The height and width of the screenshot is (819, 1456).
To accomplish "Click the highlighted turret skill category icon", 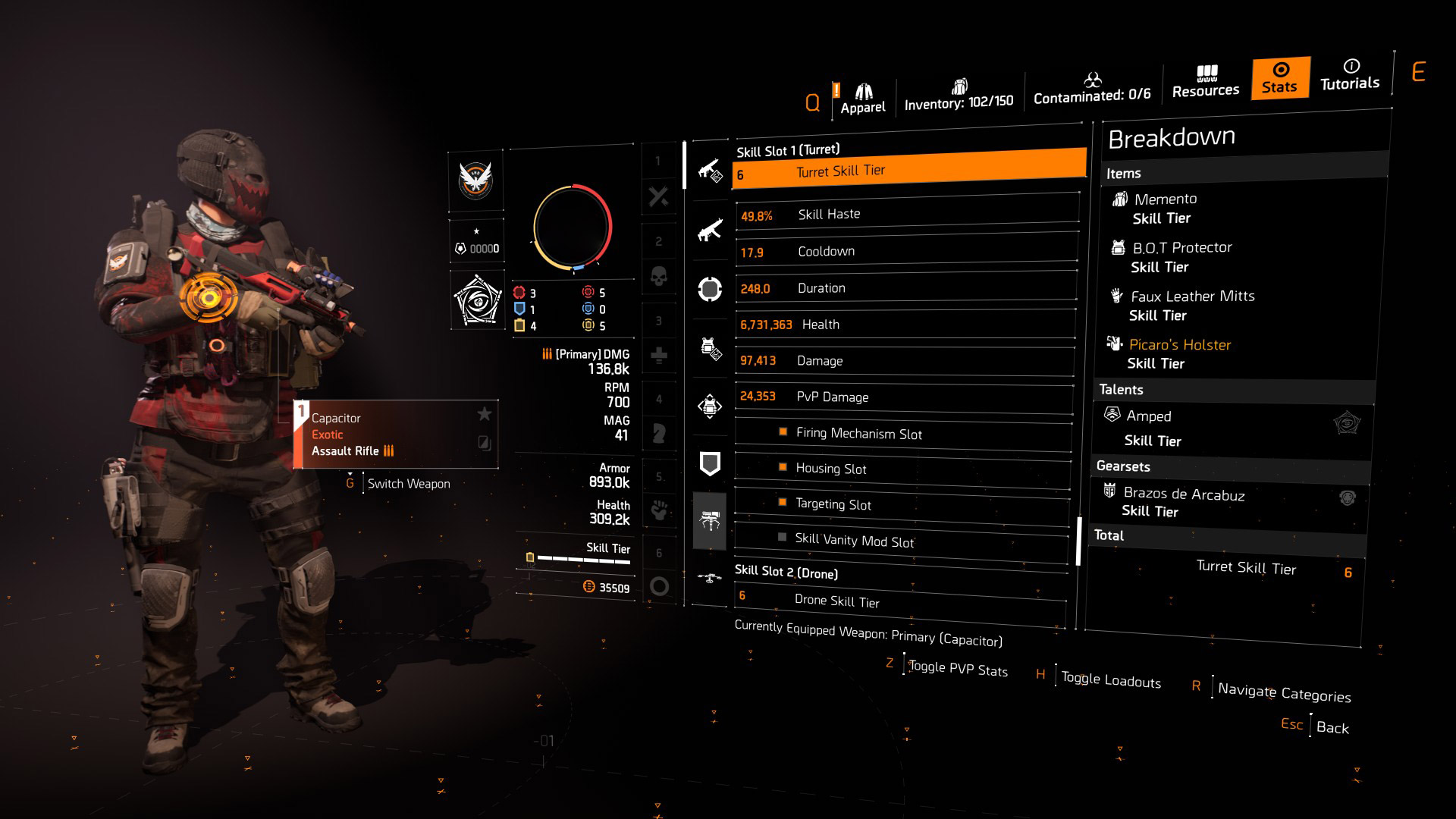I will click(x=710, y=521).
